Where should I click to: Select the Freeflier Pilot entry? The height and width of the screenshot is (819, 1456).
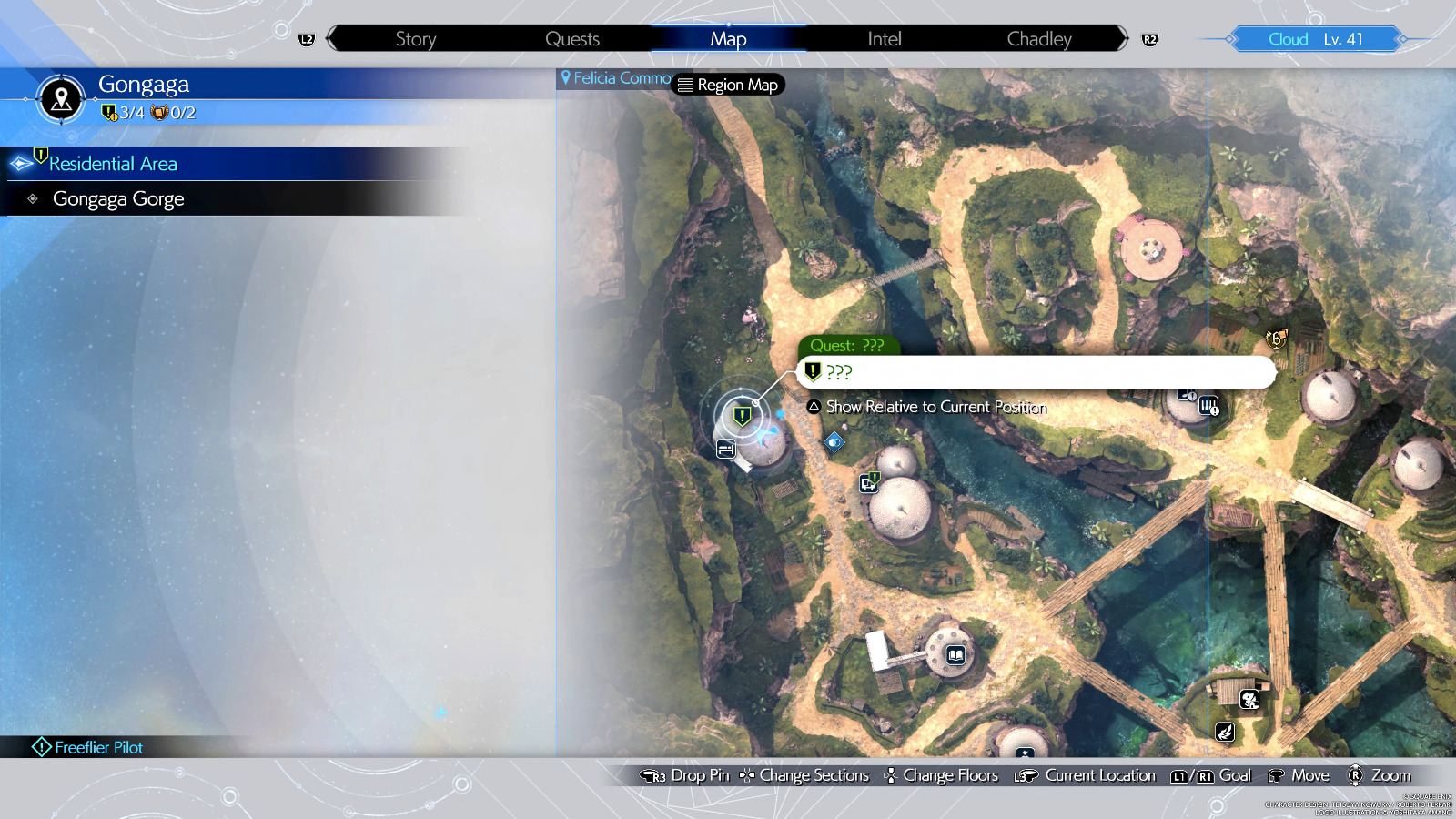[98, 747]
